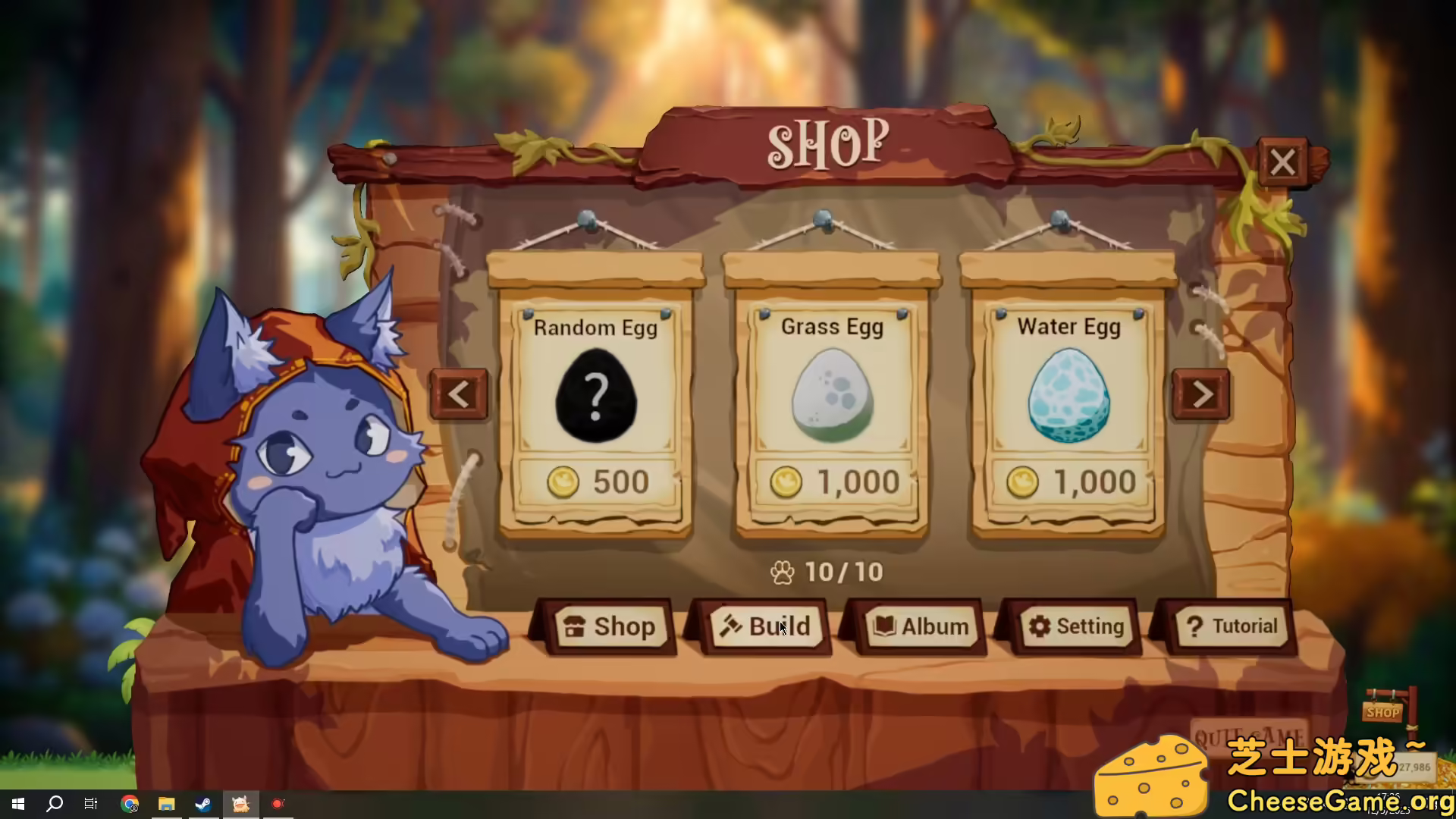Launch Steam from the taskbar
Screen dimensions: 1456x819
203,805
